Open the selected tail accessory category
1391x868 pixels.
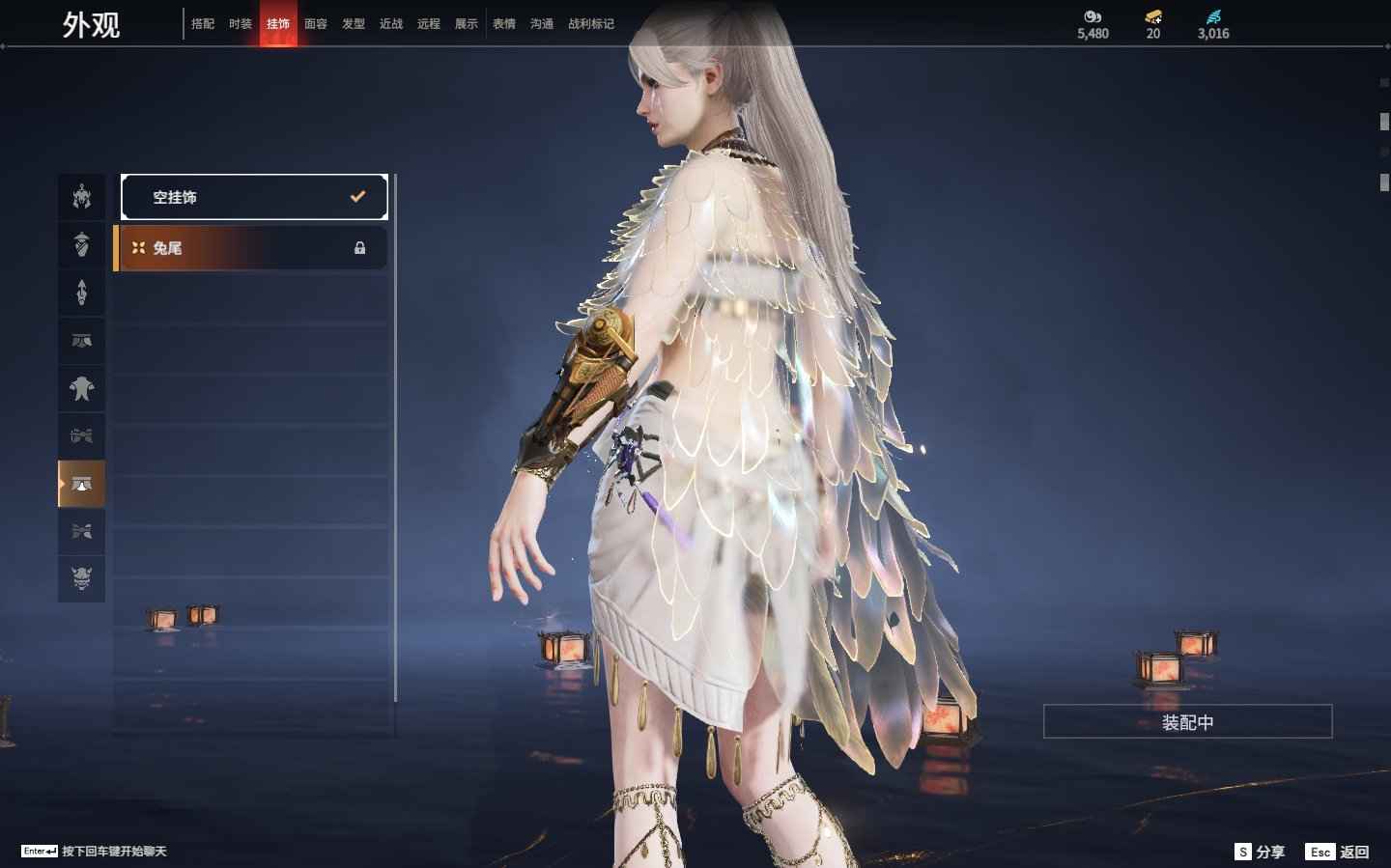pyautogui.click(x=82, y=484)
